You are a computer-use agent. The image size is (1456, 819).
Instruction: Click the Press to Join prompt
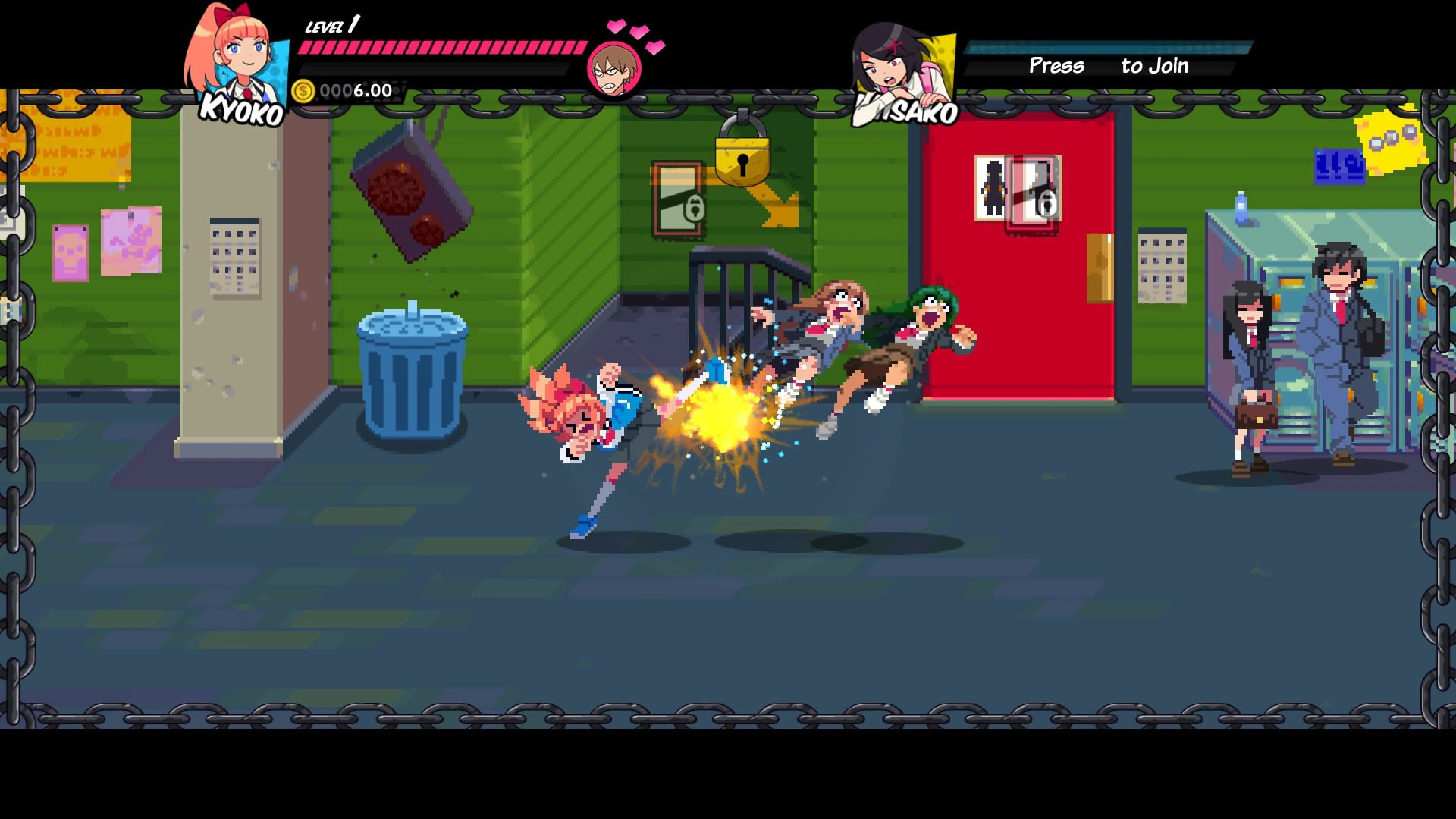click(1108, 67)
